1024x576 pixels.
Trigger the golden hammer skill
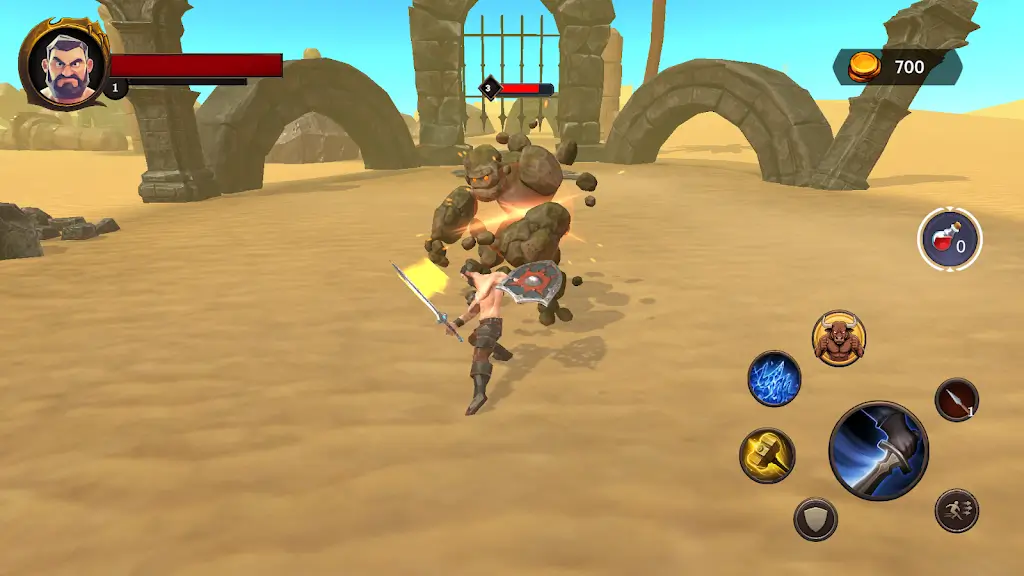[767, 455]
